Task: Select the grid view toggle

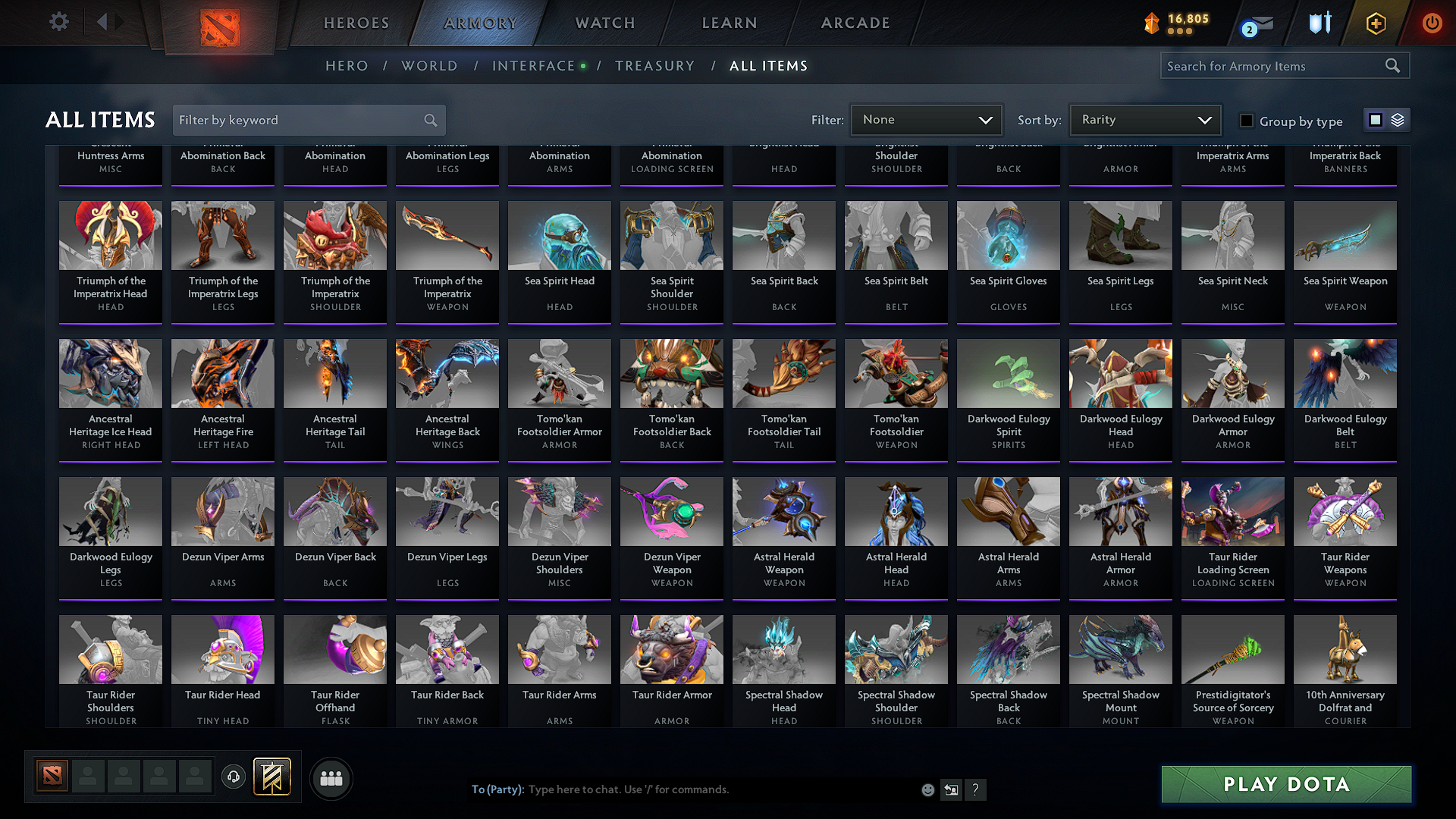Action: [x=1376, y=119]
